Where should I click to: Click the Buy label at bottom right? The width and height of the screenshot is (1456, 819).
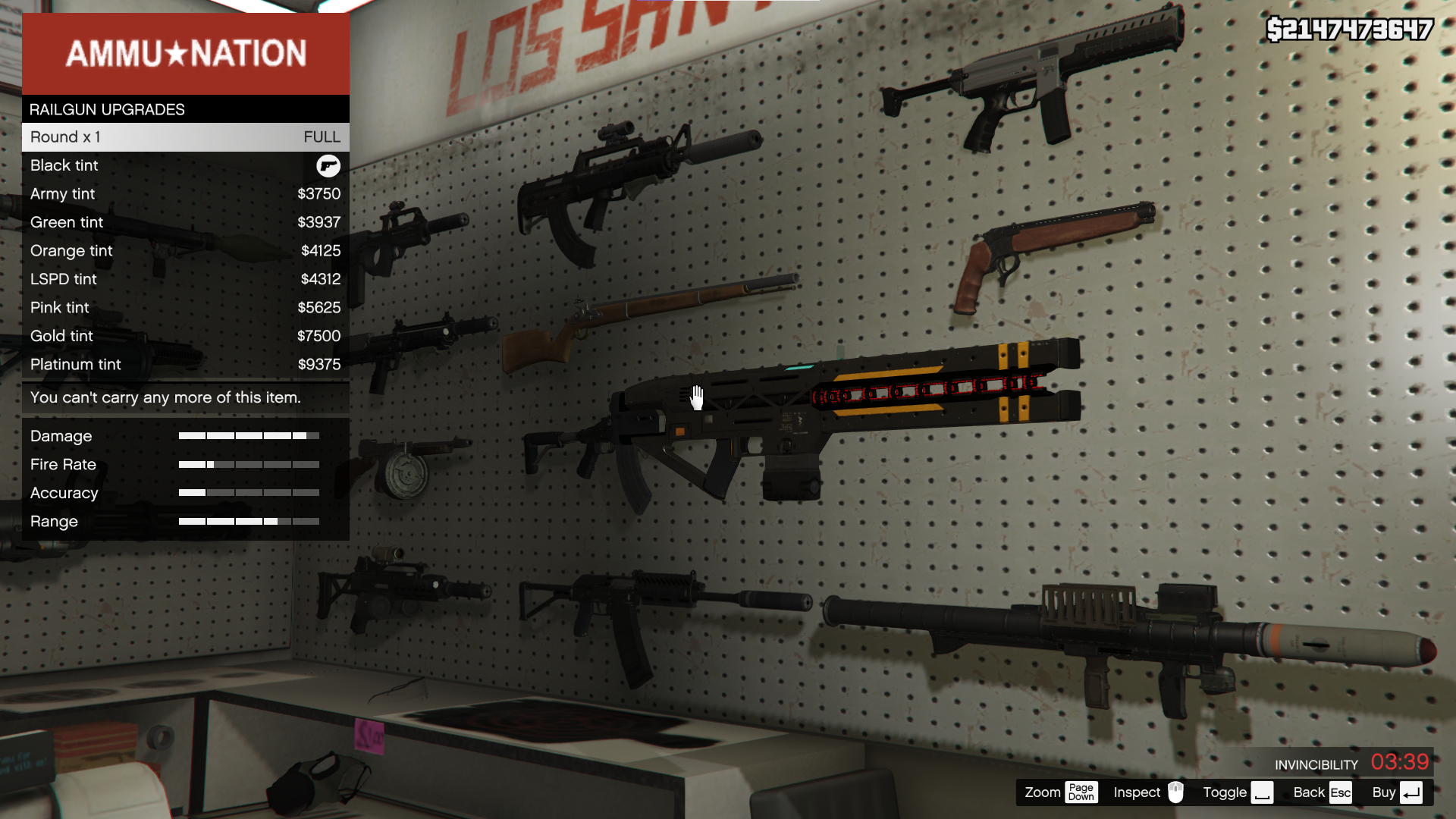click(x=1383, y=792)
